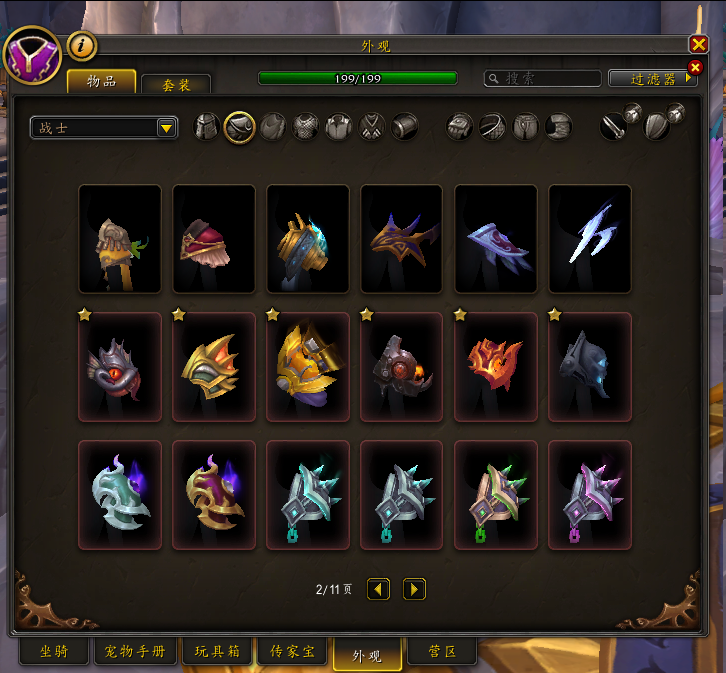Show the tabard slot appearances

coord(371,127)
